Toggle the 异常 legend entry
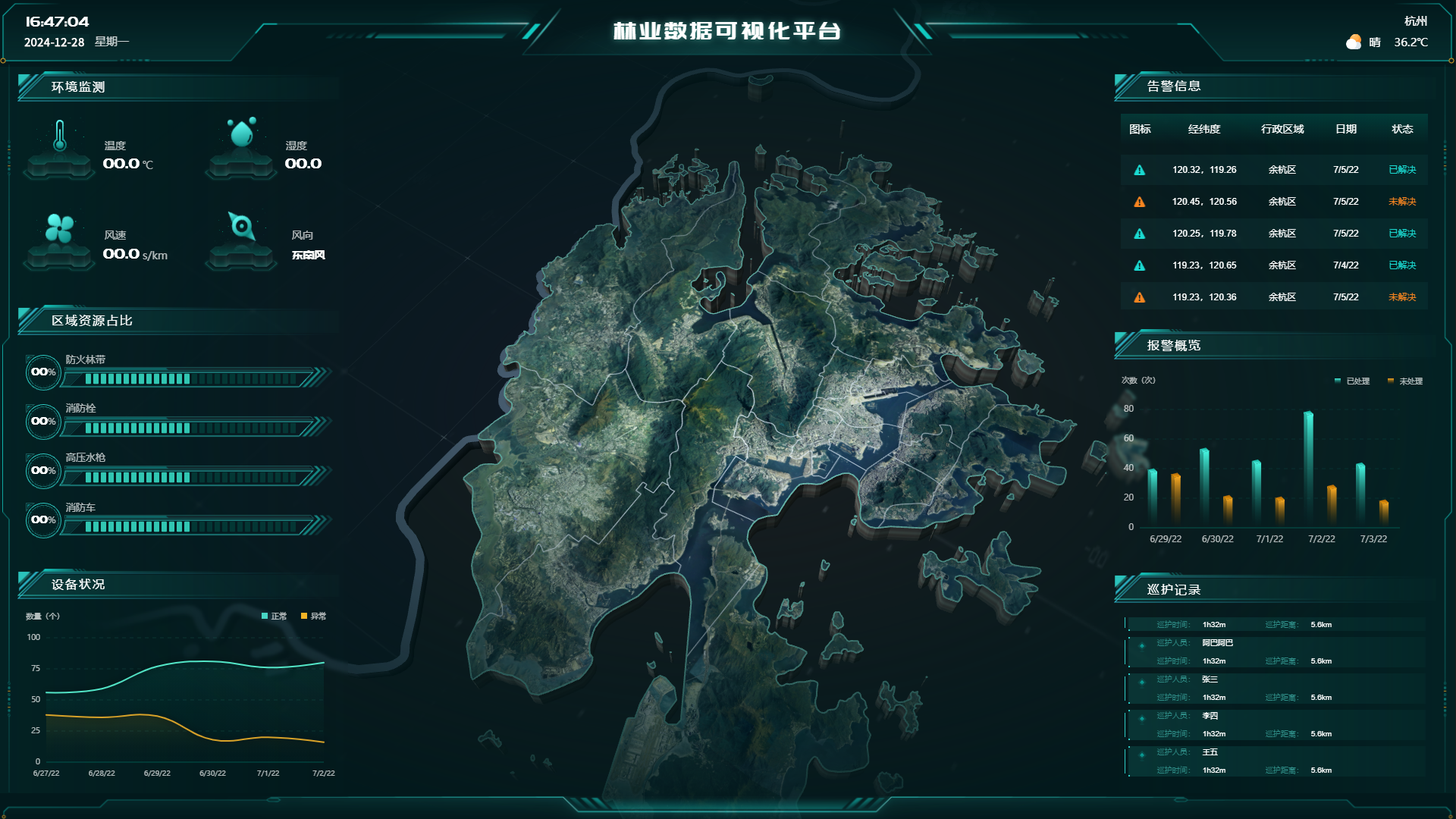The height and width of the screenshot is (819, 1456). pyautogui.click(x=313, y=616)
